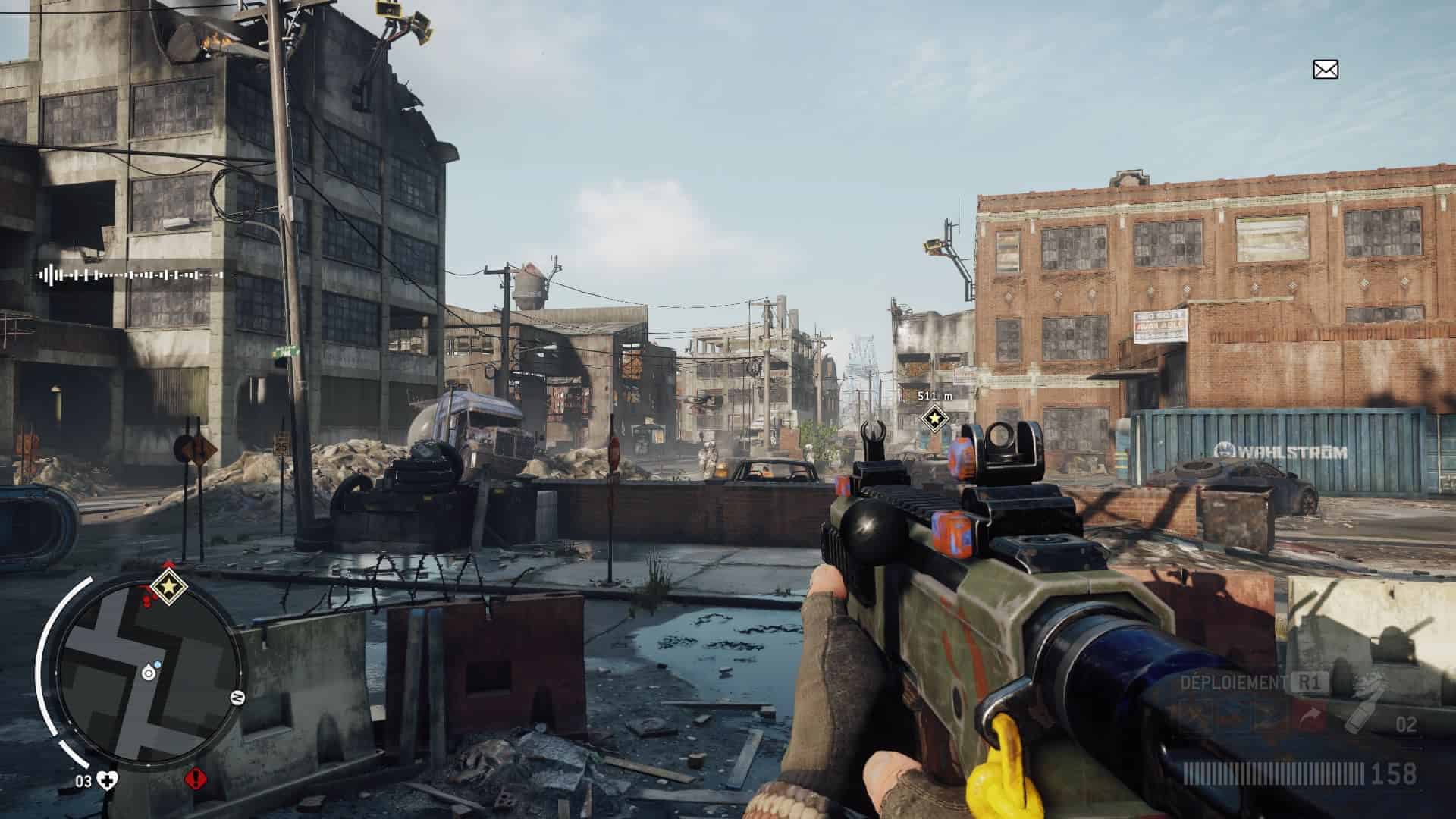
Task: Select the 511 m objective waypoint marker
Action: [934, 417]
